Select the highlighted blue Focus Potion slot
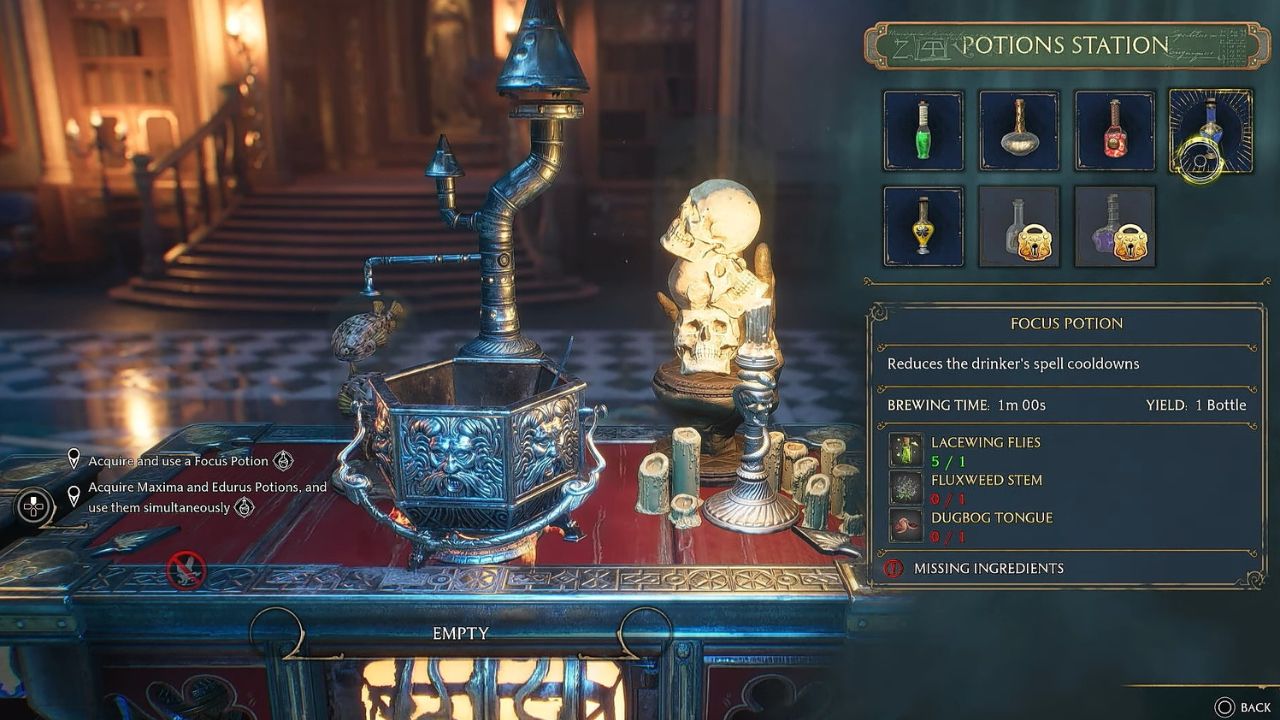This screenshot has width=1280, height=720. [x=1210, y=130]
